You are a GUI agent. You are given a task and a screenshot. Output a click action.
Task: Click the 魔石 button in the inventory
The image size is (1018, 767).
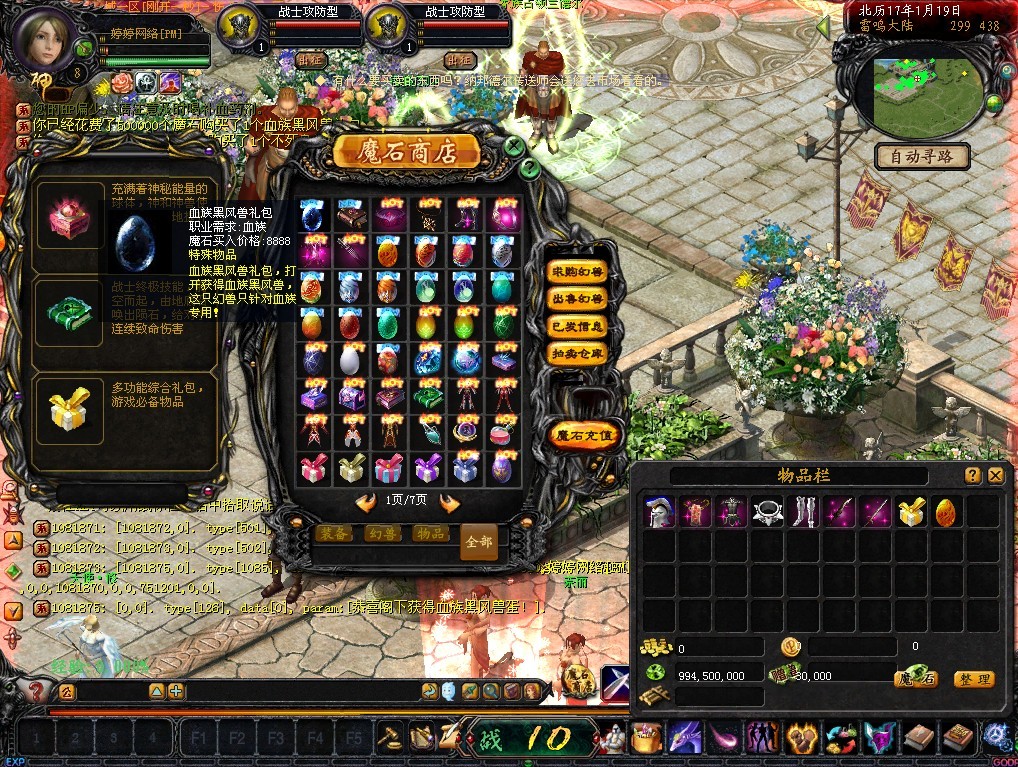[914, 679]
